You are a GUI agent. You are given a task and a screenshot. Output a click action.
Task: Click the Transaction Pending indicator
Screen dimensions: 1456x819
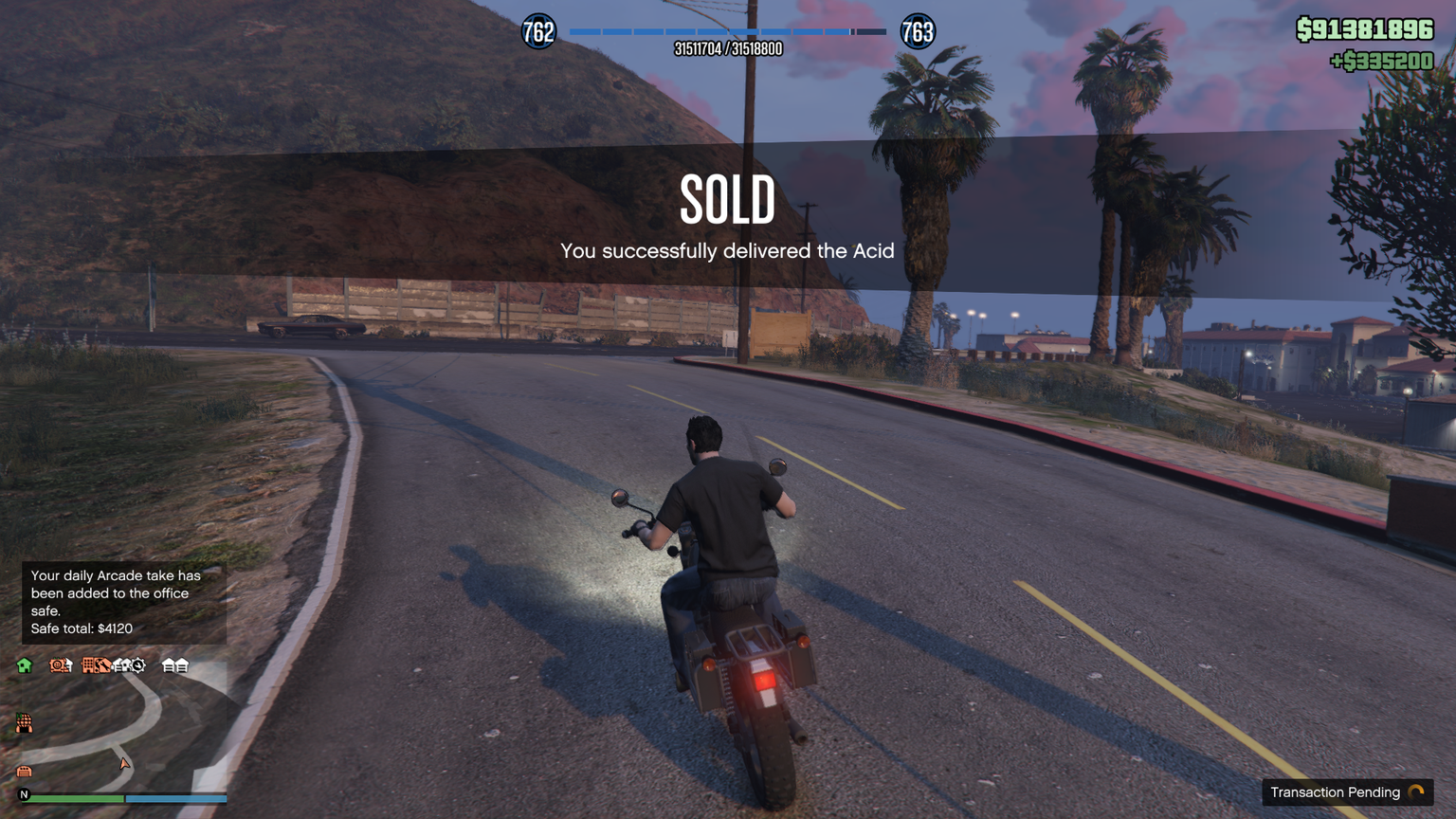pos(1346,792)
